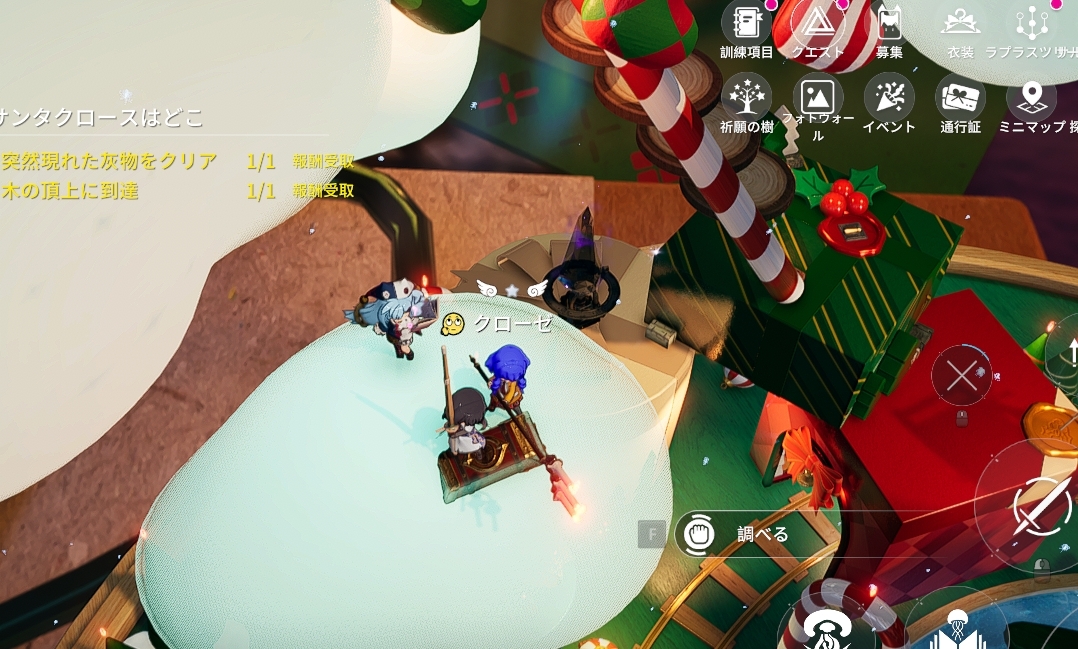The height and width of the screenshot is (649, 1078).
Task: Claim reward for 木の頂上に到達 objective
Action: coord(323,191)
